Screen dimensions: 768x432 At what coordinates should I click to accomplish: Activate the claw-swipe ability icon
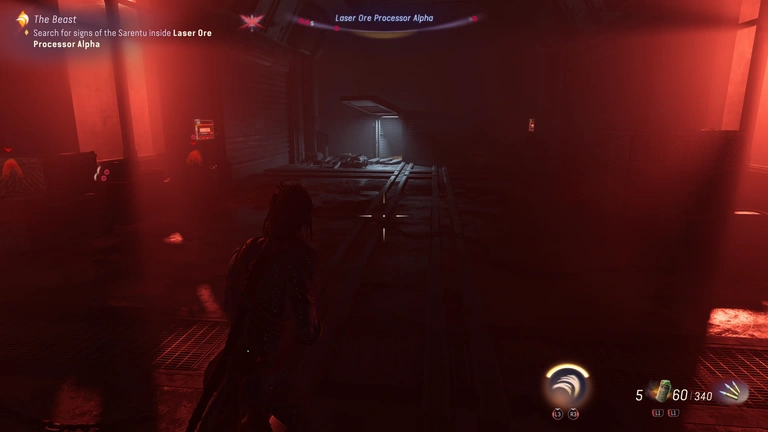tap(566, 386)
